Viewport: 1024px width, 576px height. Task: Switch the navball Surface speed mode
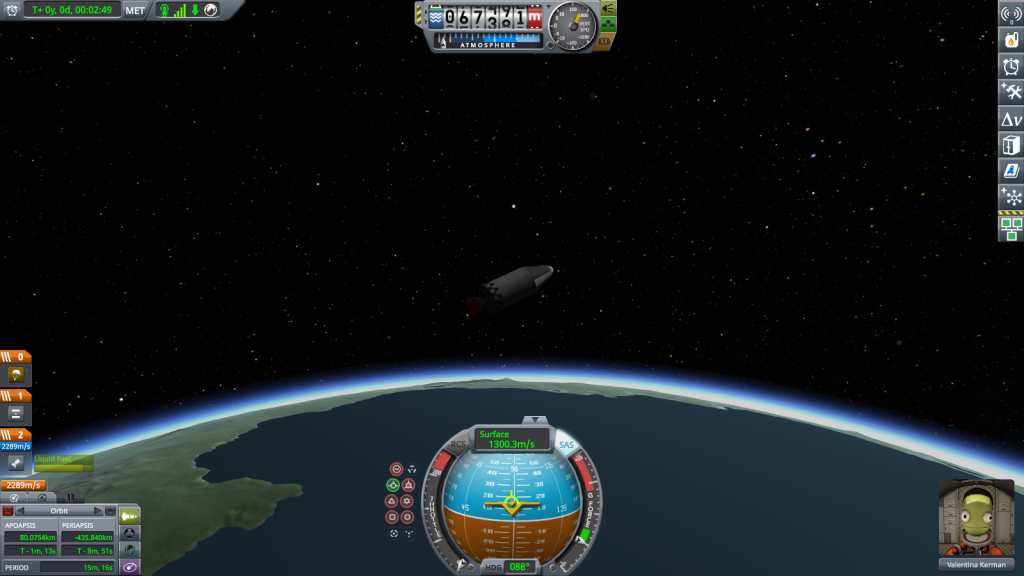point(511,439)
